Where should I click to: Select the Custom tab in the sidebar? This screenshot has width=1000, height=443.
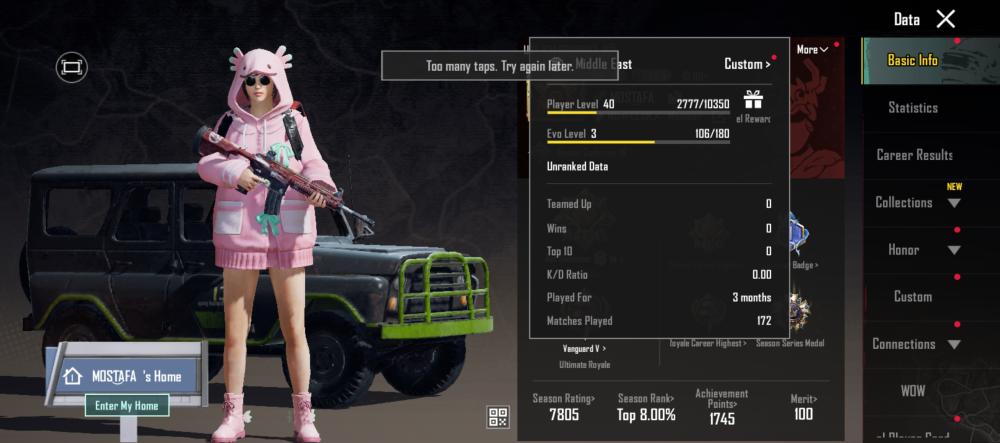(913, 297)
